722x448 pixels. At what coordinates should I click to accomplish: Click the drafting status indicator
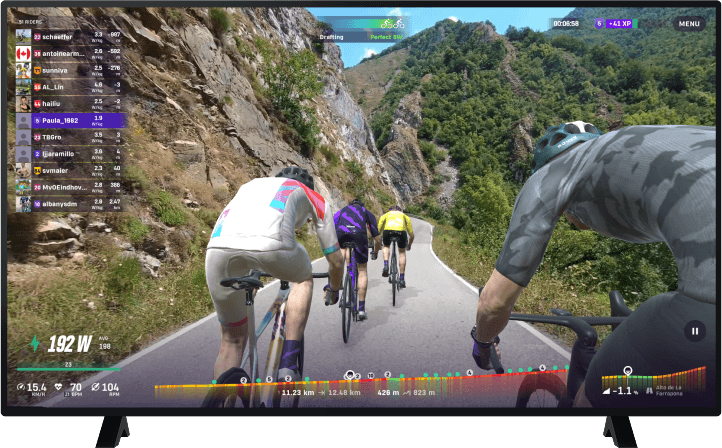coord(357,29)
